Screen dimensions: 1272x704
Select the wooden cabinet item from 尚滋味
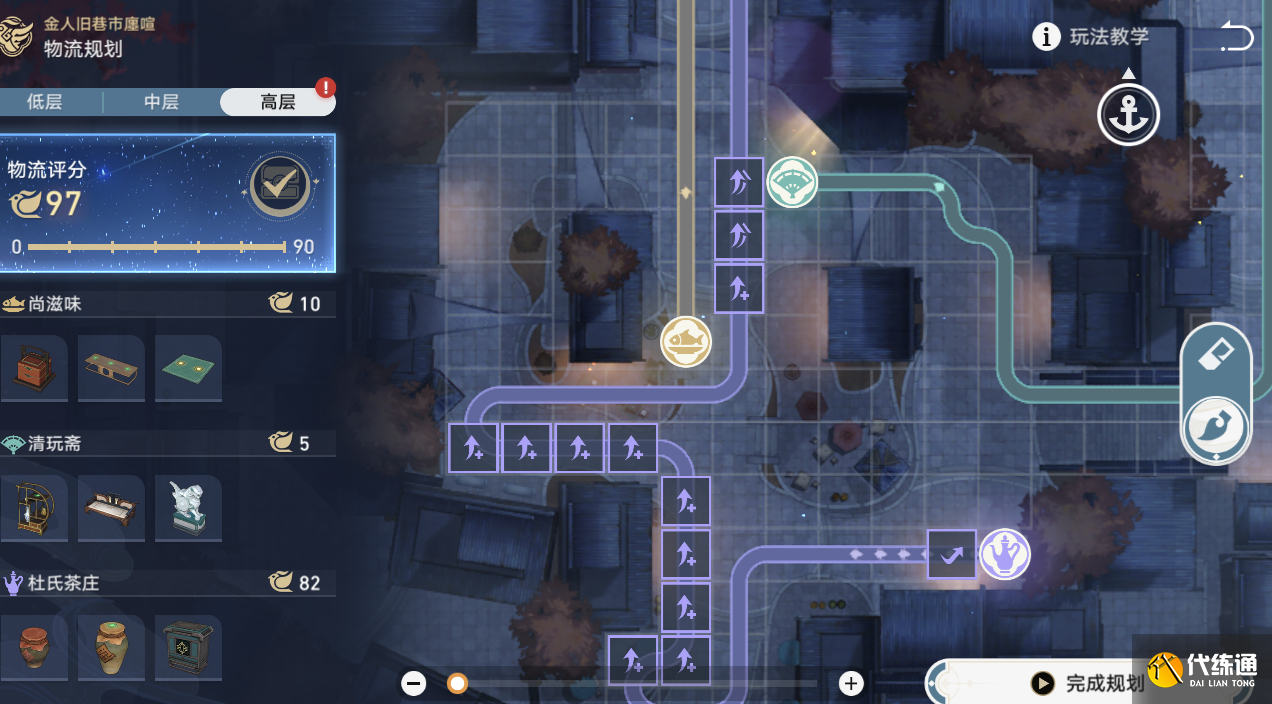click(x=34, y=368)
